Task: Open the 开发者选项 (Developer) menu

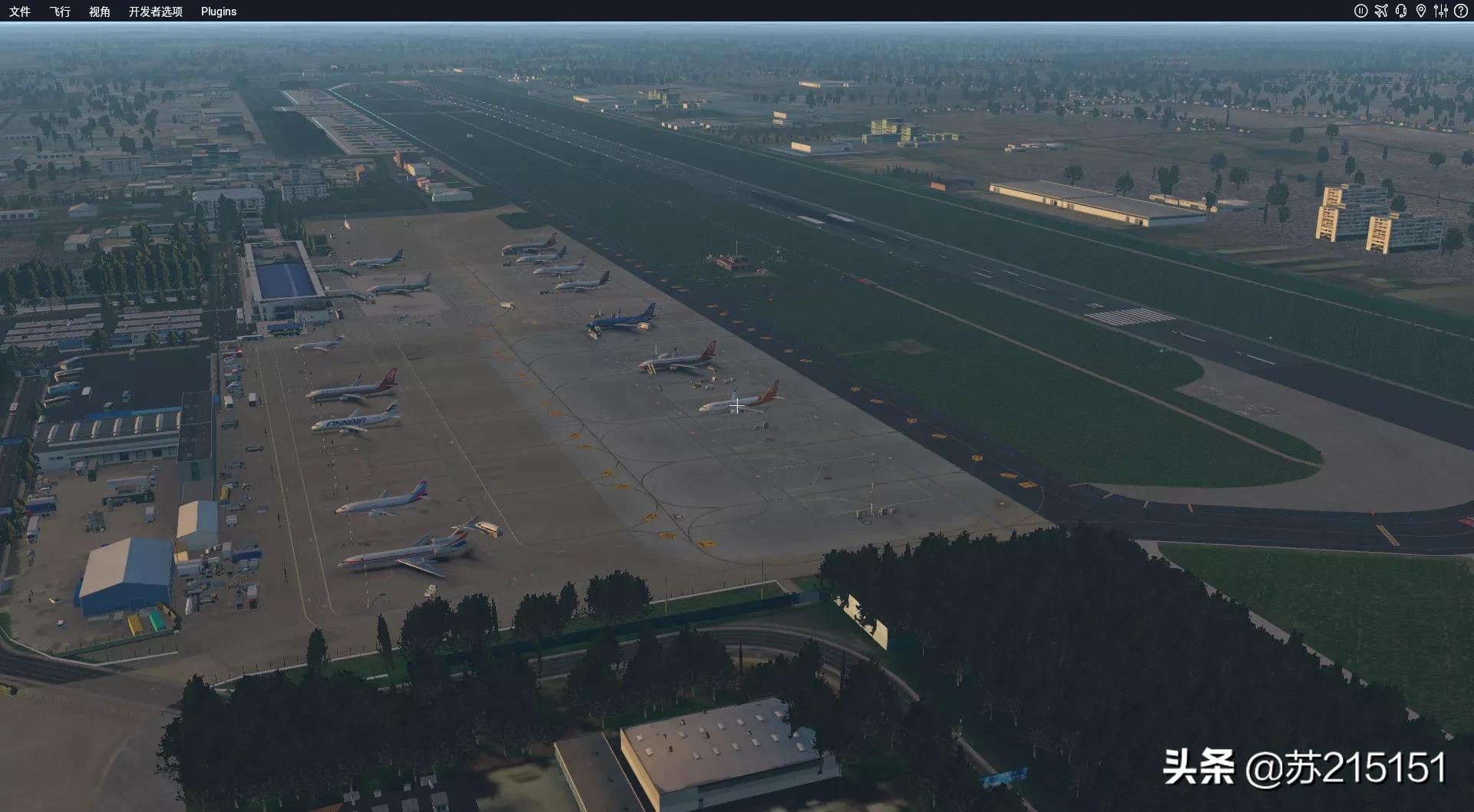Action: (x=156, y=12)
